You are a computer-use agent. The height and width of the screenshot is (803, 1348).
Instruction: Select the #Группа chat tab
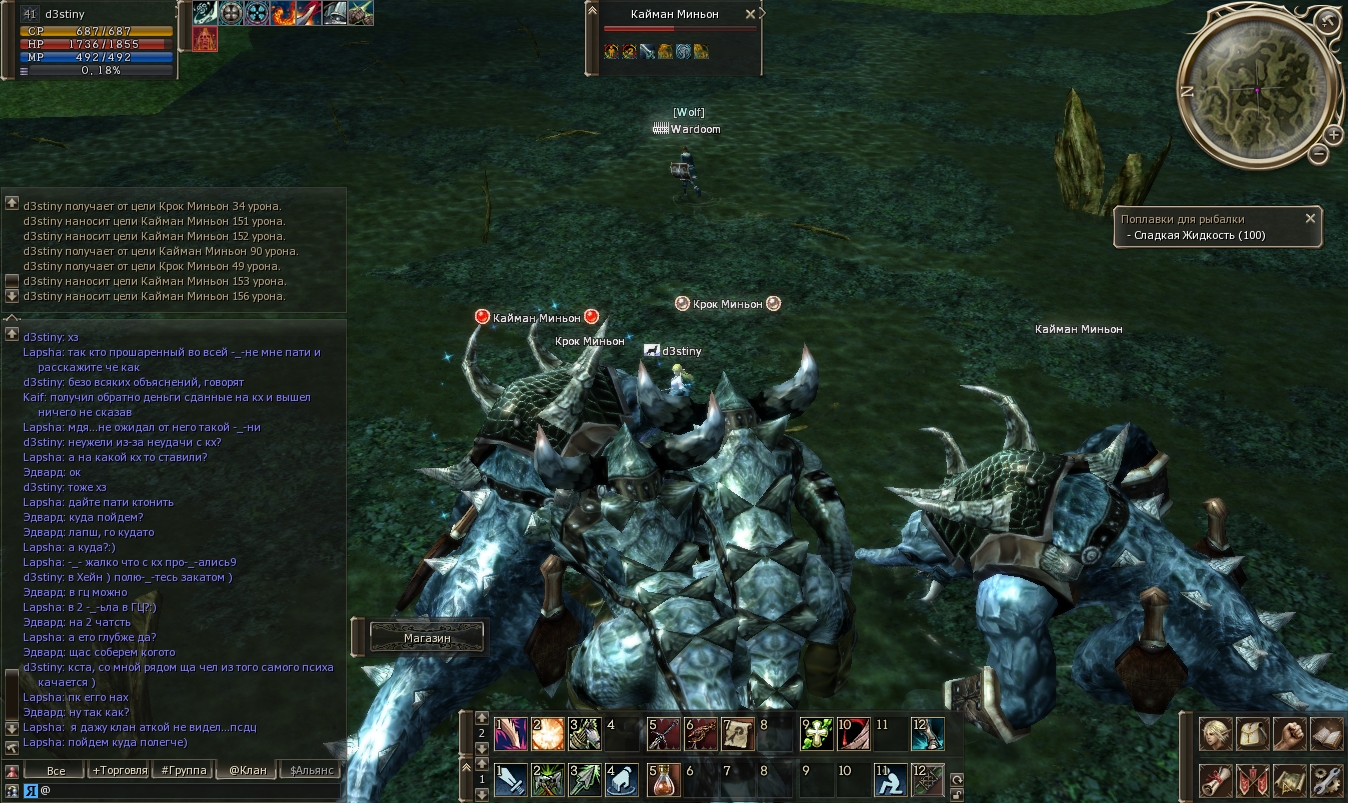pyautogui.click(x=183, y=770)
